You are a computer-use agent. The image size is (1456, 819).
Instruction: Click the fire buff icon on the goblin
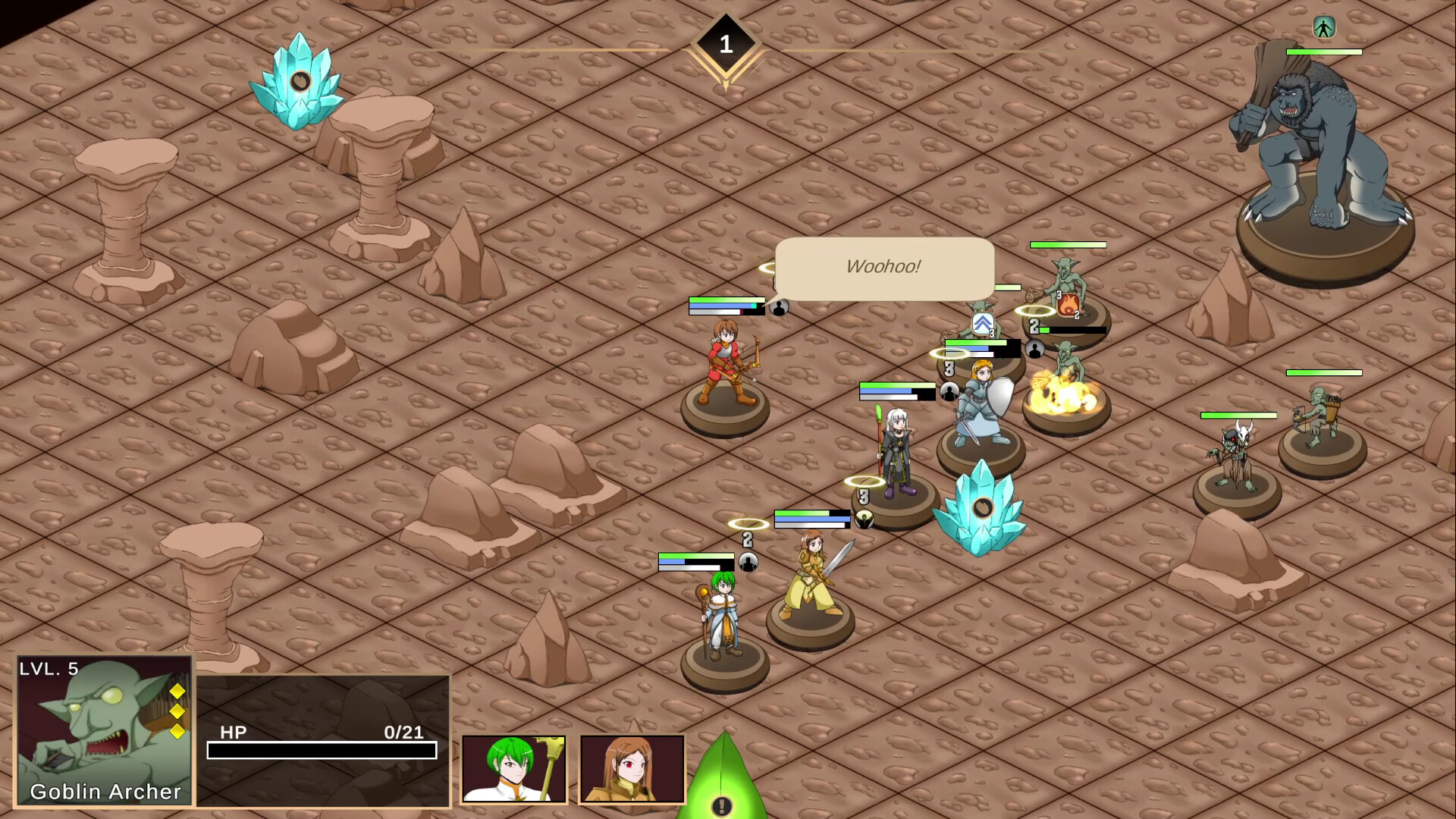tap(1066, 306)
